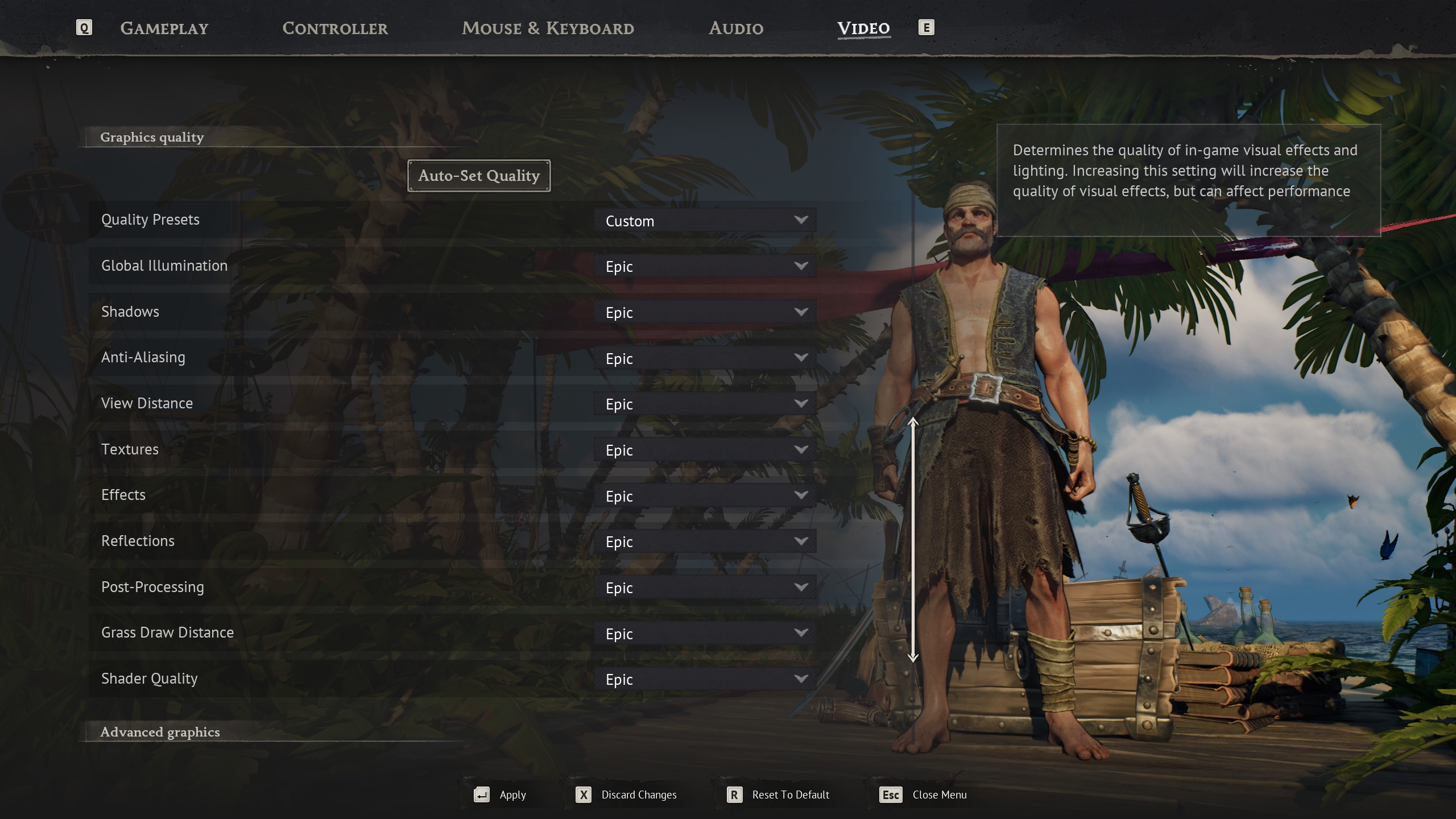This screenshot has height=819, width=1456.
Task: Click the X key icon beside Discard Changes
Action: pos(584,795)
